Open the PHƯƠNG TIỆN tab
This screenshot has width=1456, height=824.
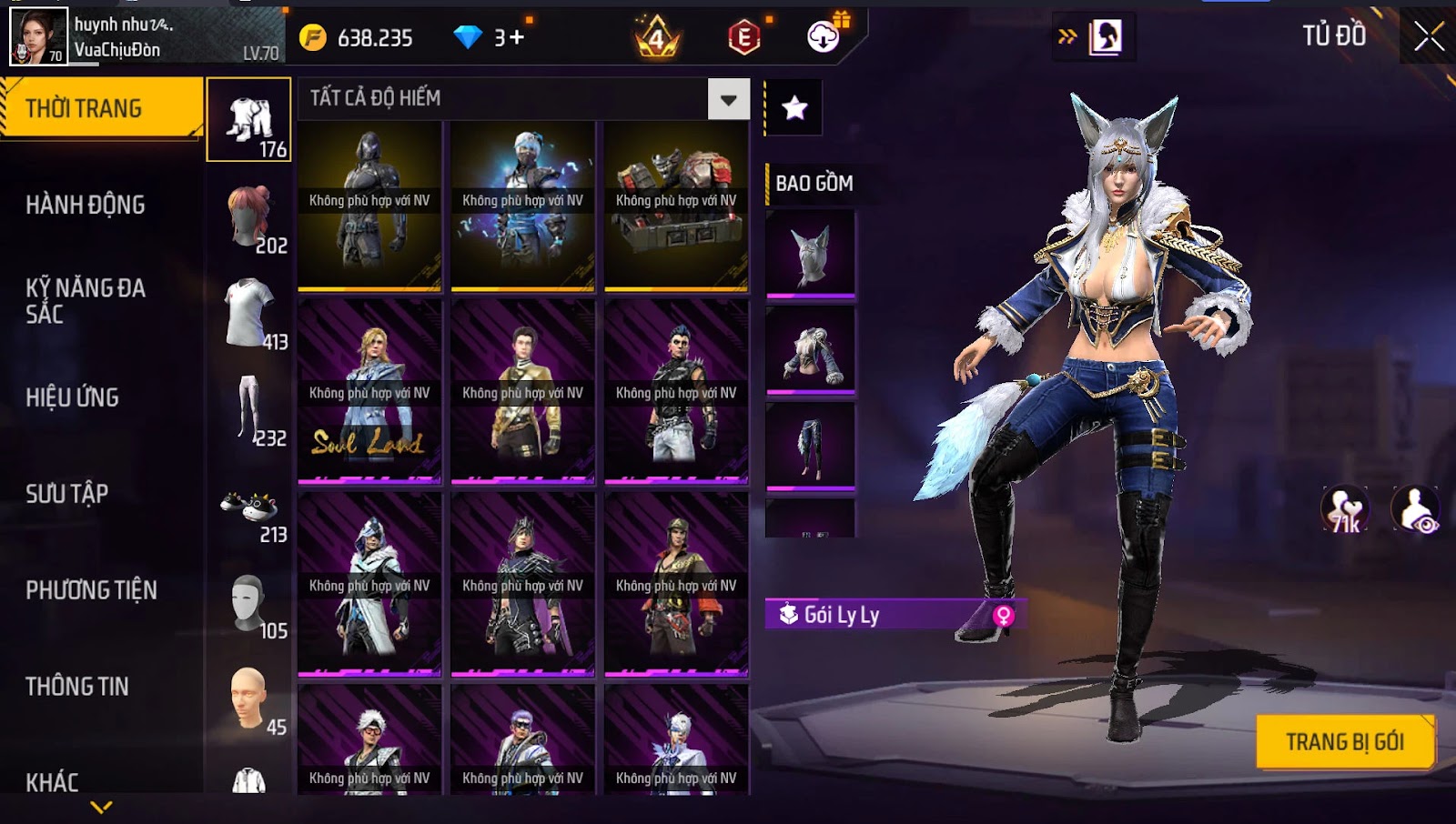(91, 590)
